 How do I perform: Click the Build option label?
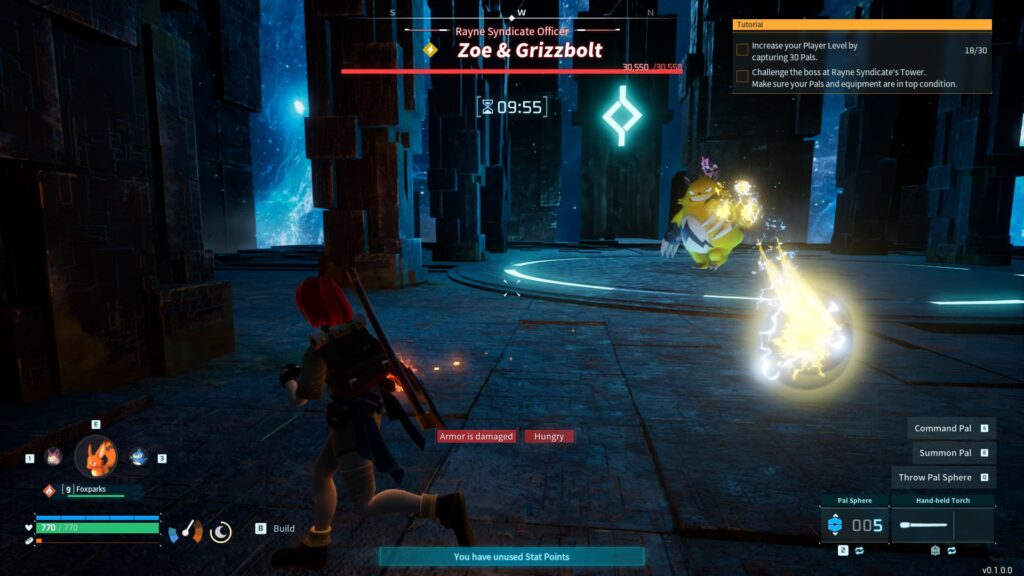(284, 528)
